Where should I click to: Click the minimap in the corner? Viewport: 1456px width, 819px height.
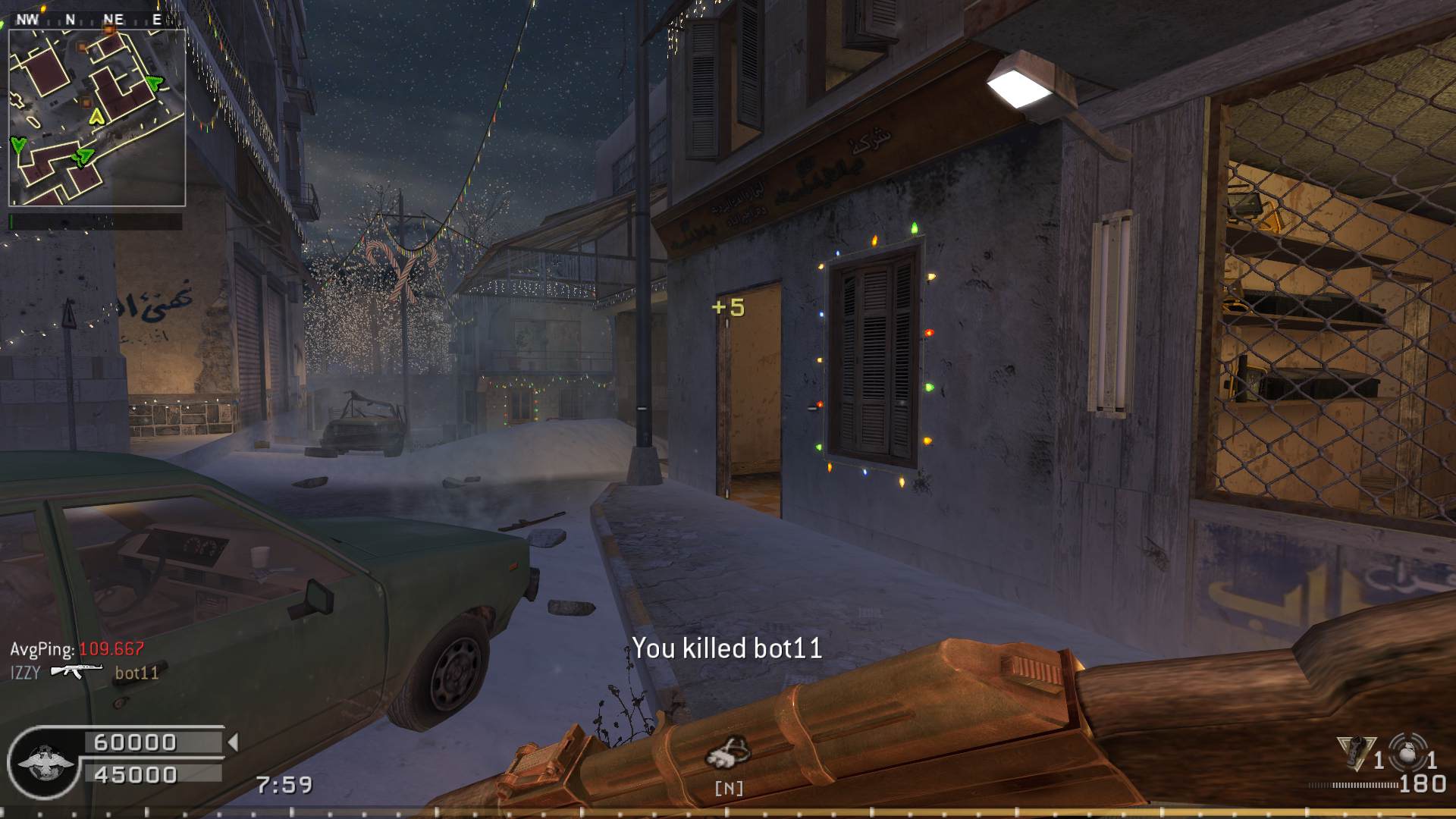click(x=97, y=118)
